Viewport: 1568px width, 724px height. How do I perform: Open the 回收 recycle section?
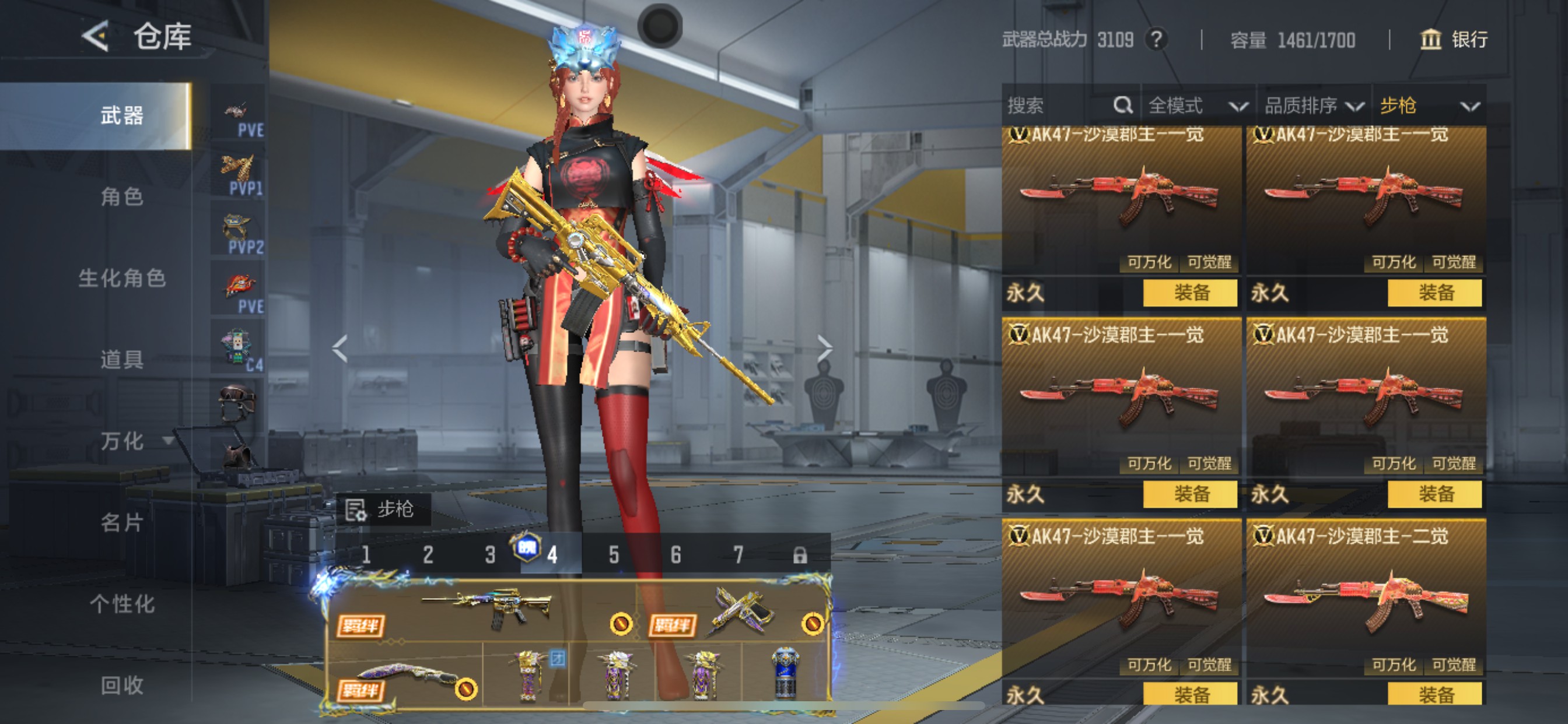click(122, 686)
